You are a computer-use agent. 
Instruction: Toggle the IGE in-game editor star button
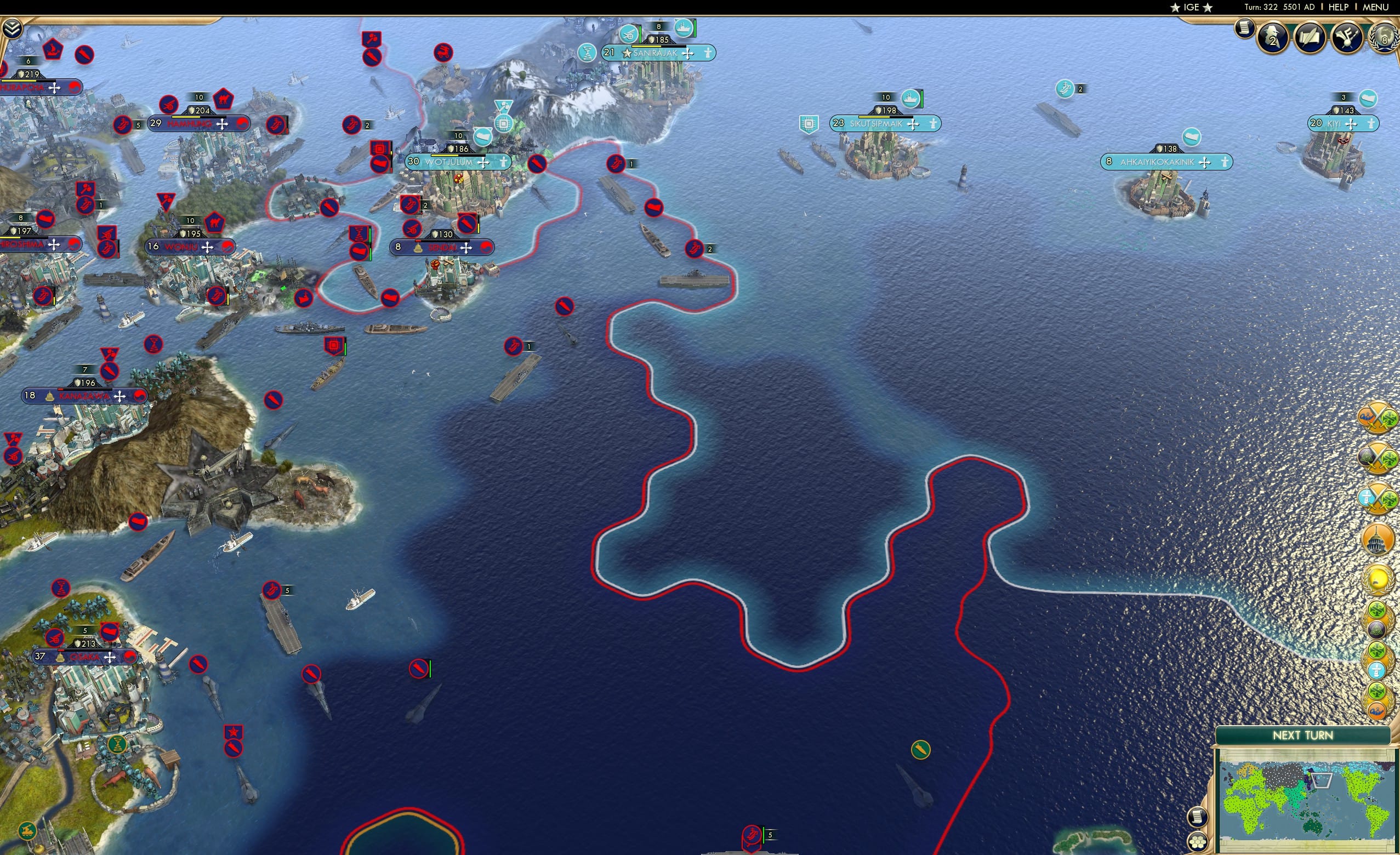pyautogui.click(x=1191, y=7)
